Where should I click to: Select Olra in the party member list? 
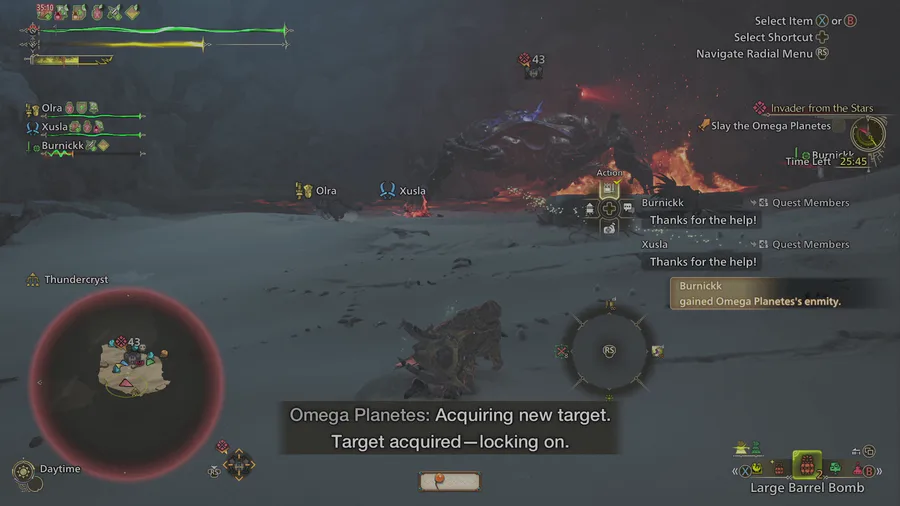click(52, 108)
